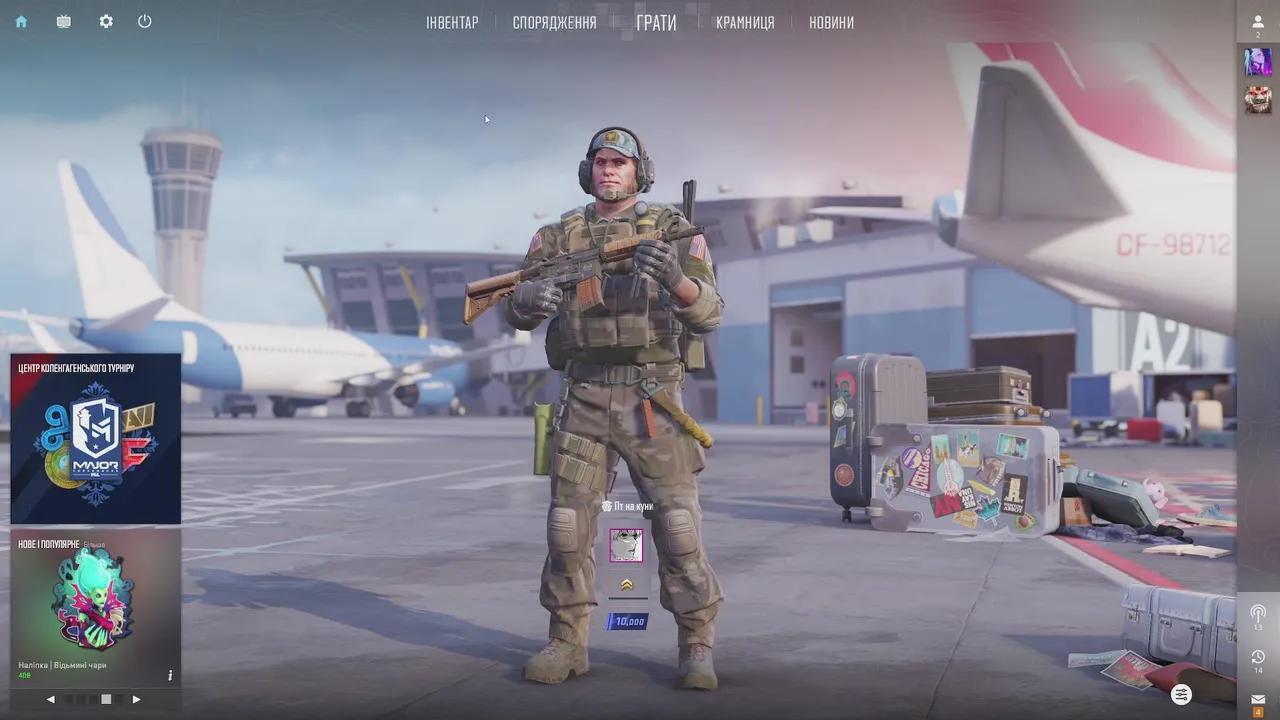
Task: Open the broadcast antenna icon showing 13
Action: 1258,613
